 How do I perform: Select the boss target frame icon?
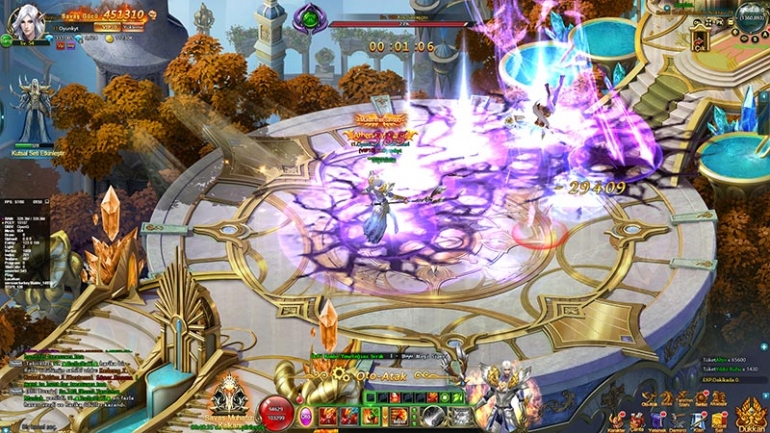pyautogui.click(x=310, y=17)
